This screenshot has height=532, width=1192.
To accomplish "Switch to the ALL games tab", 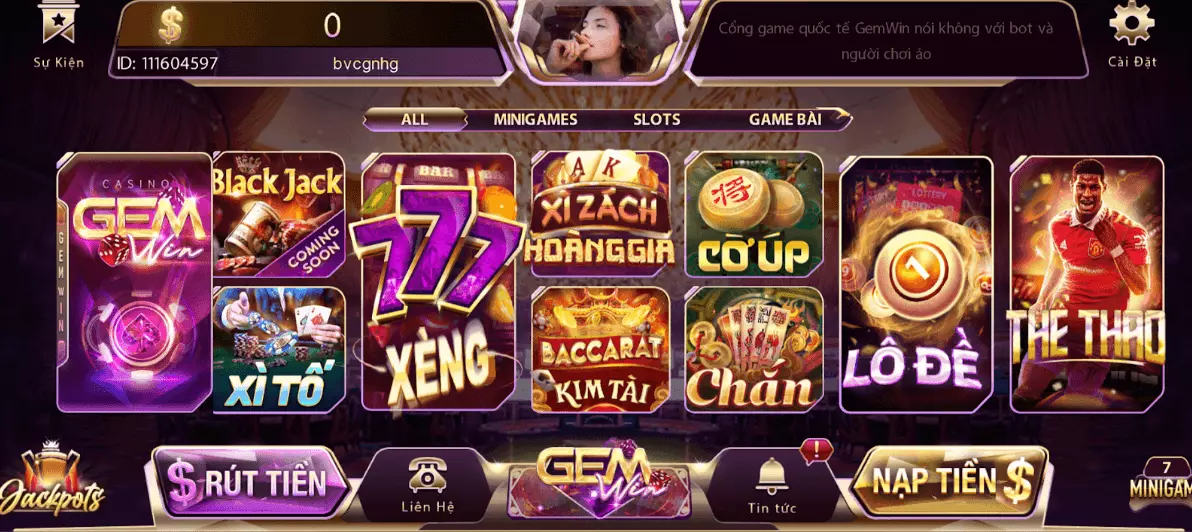I will point(414,119).
